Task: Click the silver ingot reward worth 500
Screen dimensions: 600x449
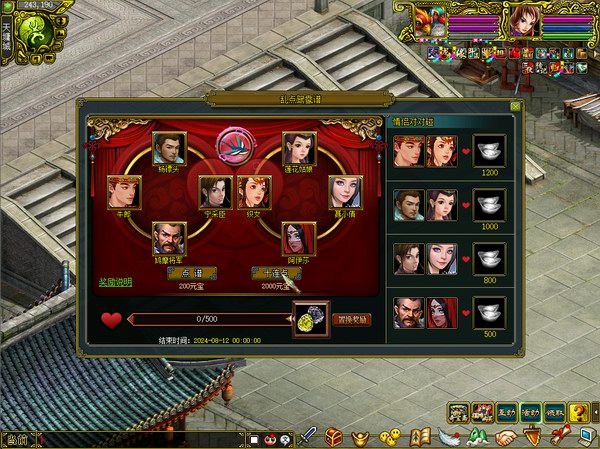Action: pyautogui.click(x=488, y=313)
